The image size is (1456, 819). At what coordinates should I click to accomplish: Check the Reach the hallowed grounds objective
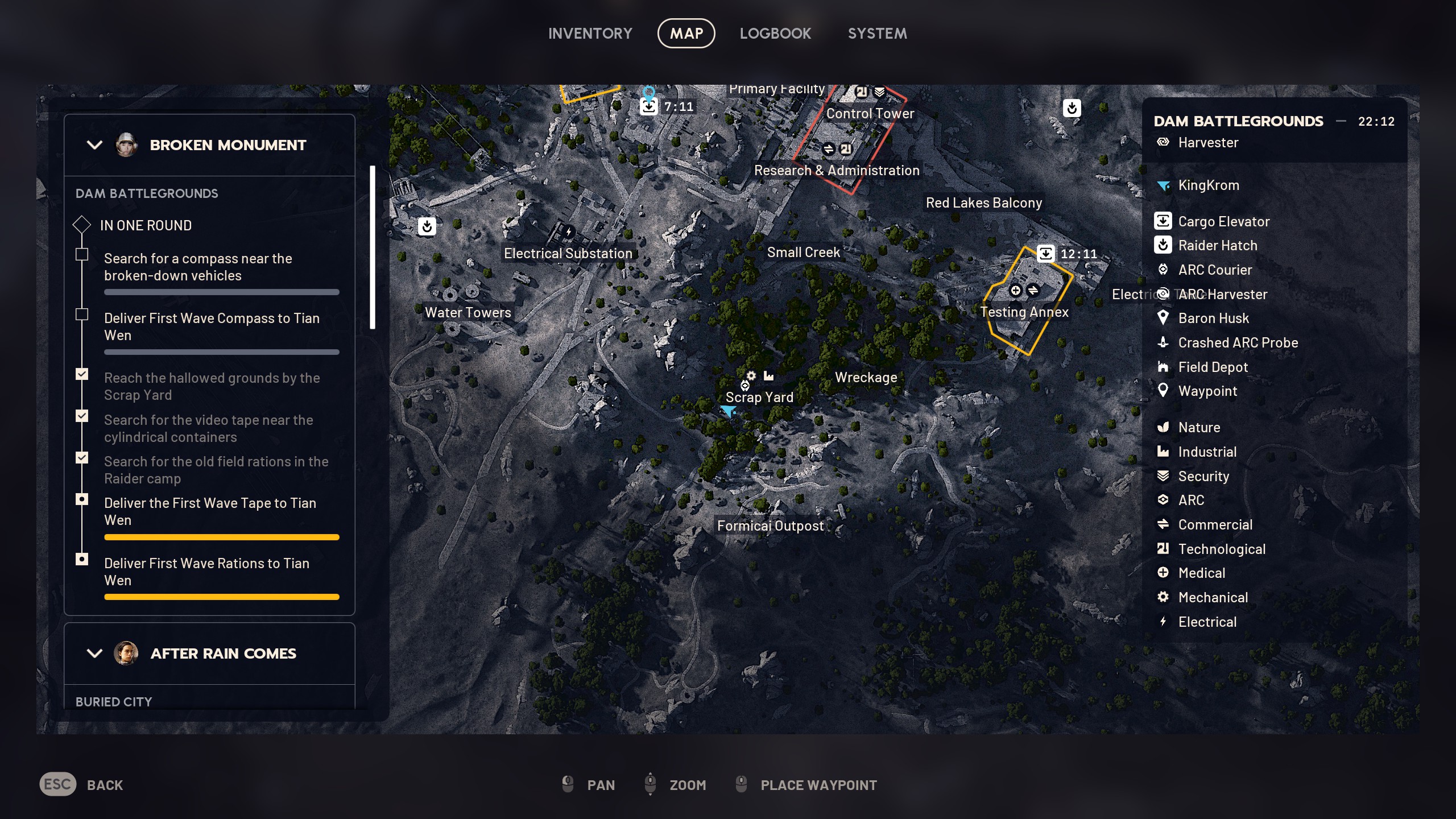click(x=82, y=374)
